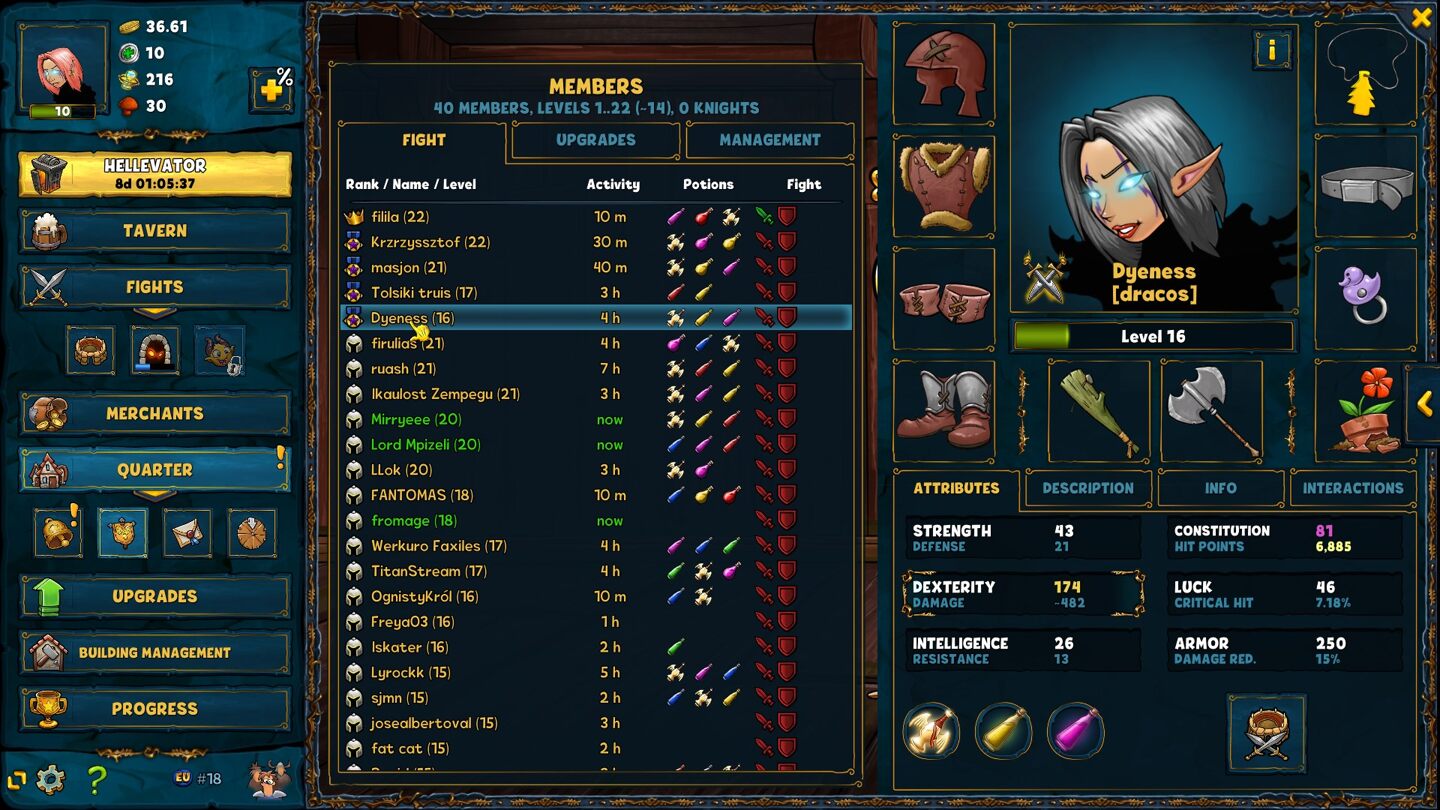
Task: Open Building Management
Action: point(155,652)
